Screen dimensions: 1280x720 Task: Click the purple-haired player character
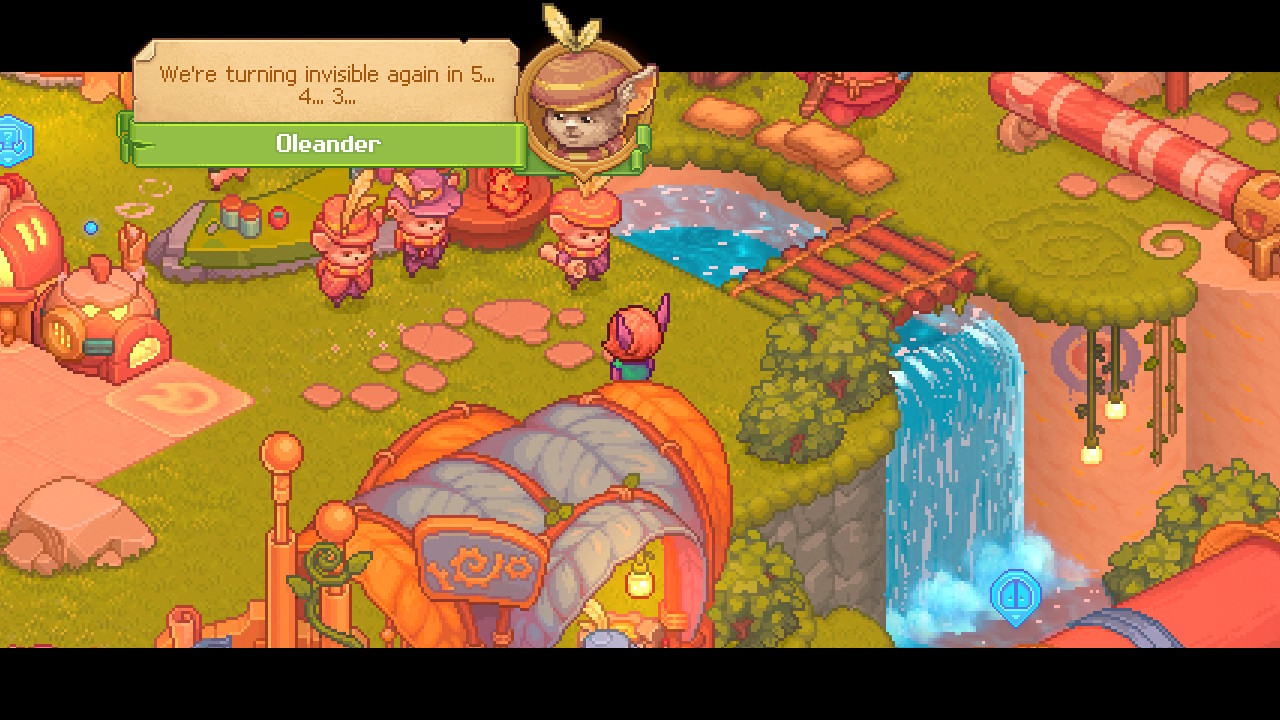(633, 340)
